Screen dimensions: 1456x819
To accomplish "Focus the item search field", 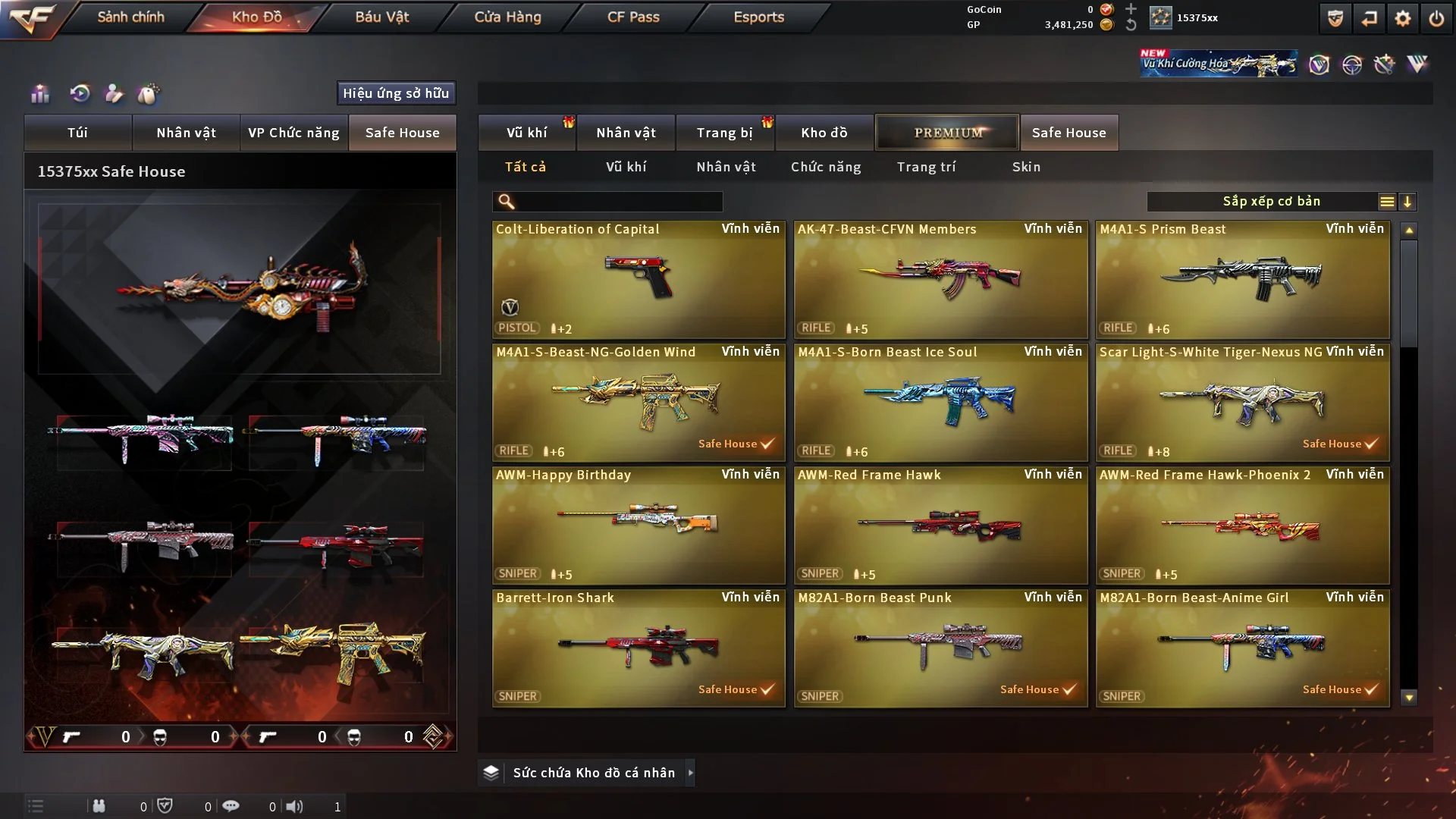I will (x=618, y=202).
